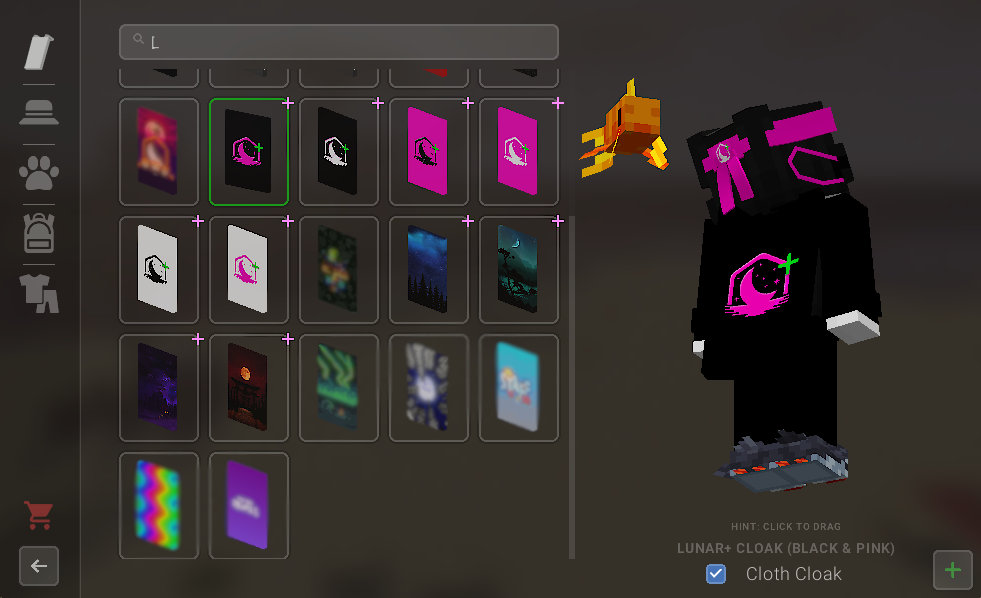This screenshot has height=598, width=981.
Task: Open the red shopping cart store
Action: pos(39,516)
